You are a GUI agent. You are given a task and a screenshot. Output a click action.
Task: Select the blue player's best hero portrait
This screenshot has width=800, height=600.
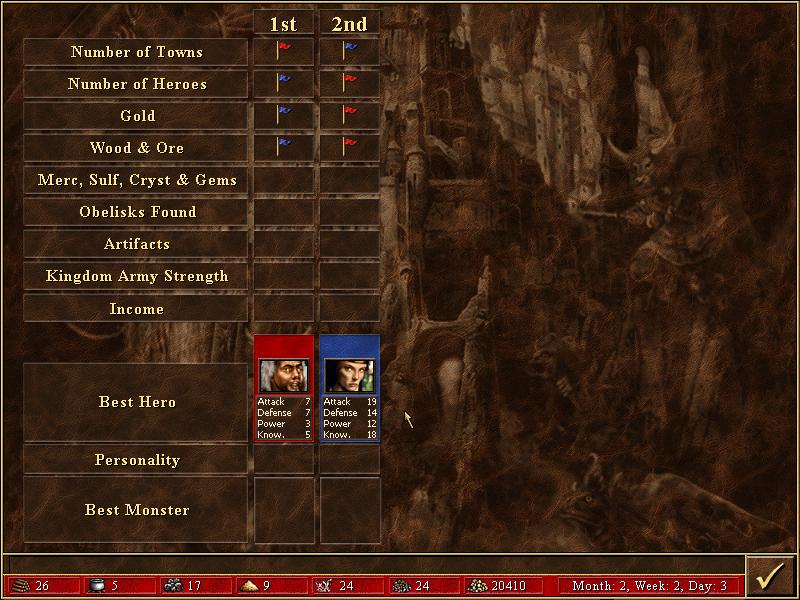[350, 375]
